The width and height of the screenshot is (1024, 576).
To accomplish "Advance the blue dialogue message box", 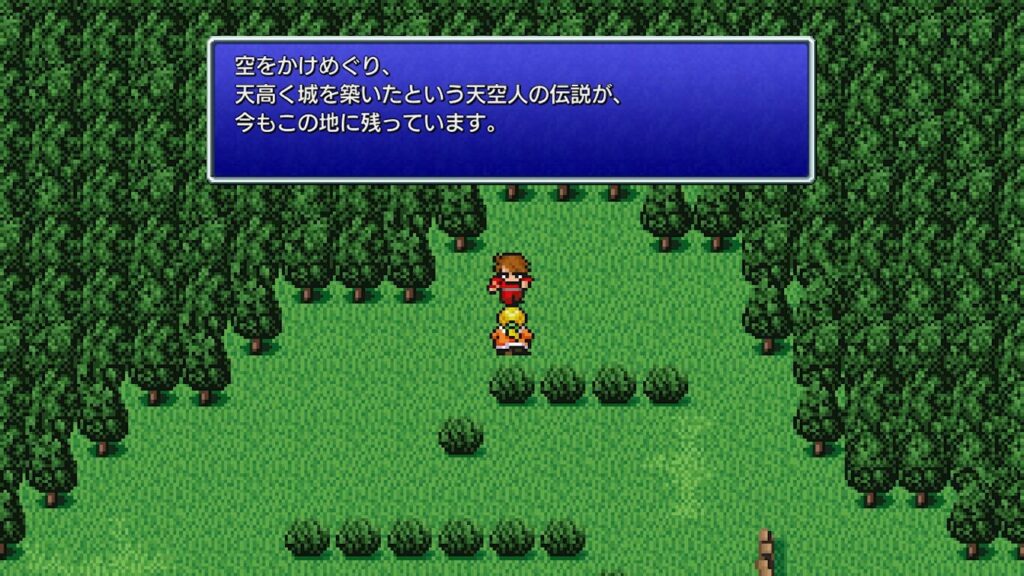I will tap(510, 110).
